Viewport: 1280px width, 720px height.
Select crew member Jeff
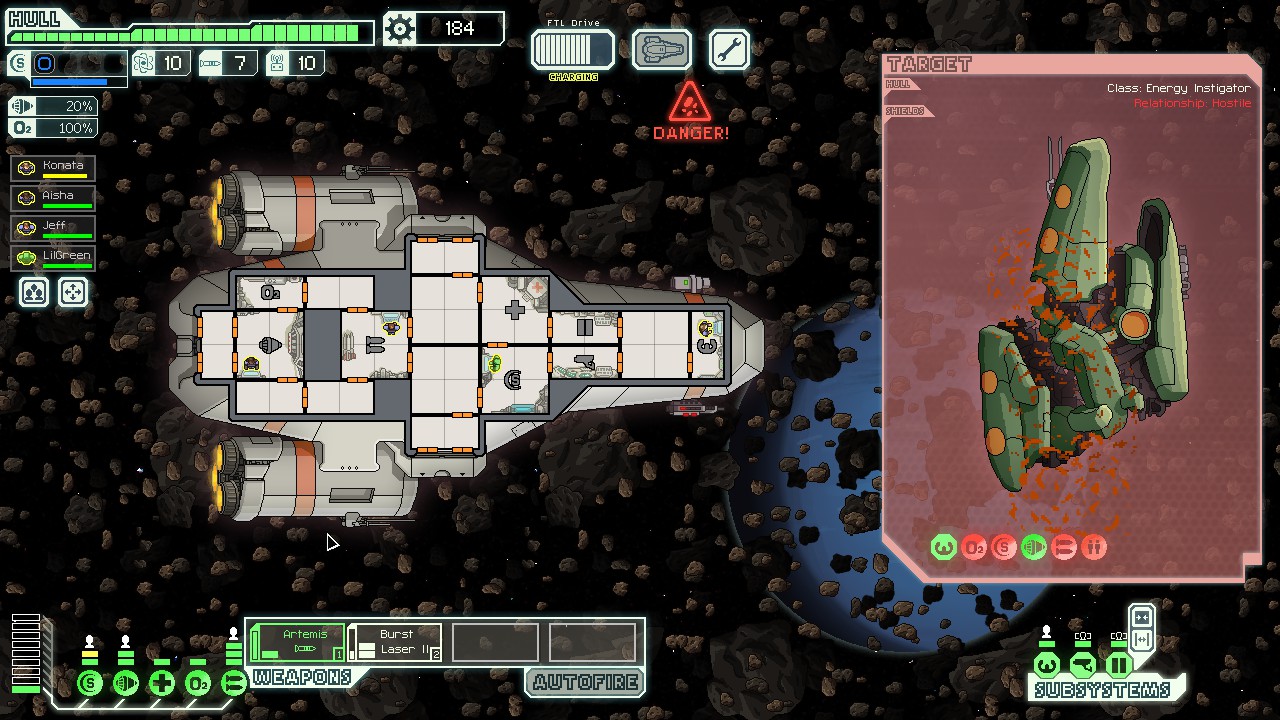[54, 228]
